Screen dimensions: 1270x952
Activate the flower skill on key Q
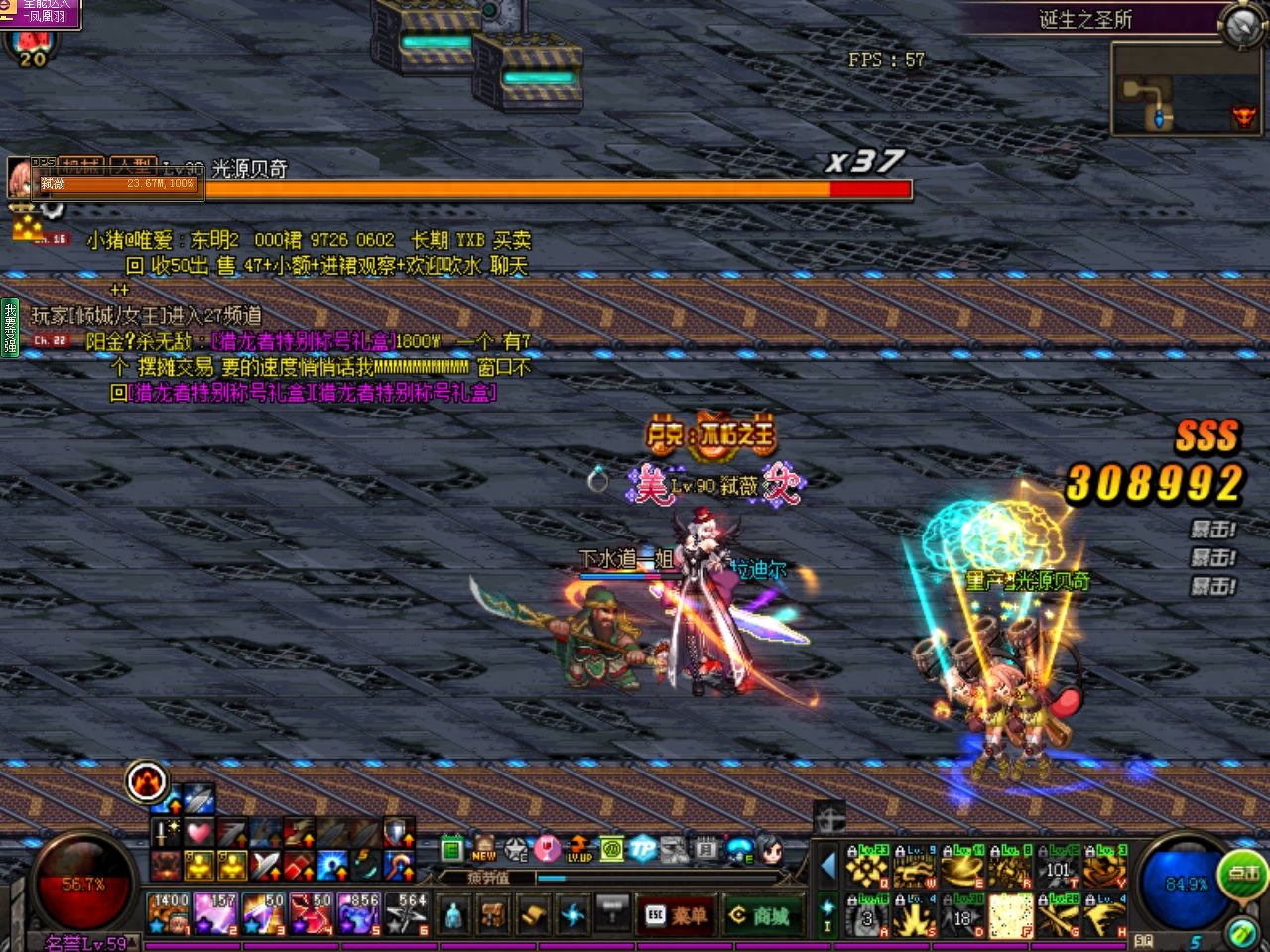click(x=866, y=867)
